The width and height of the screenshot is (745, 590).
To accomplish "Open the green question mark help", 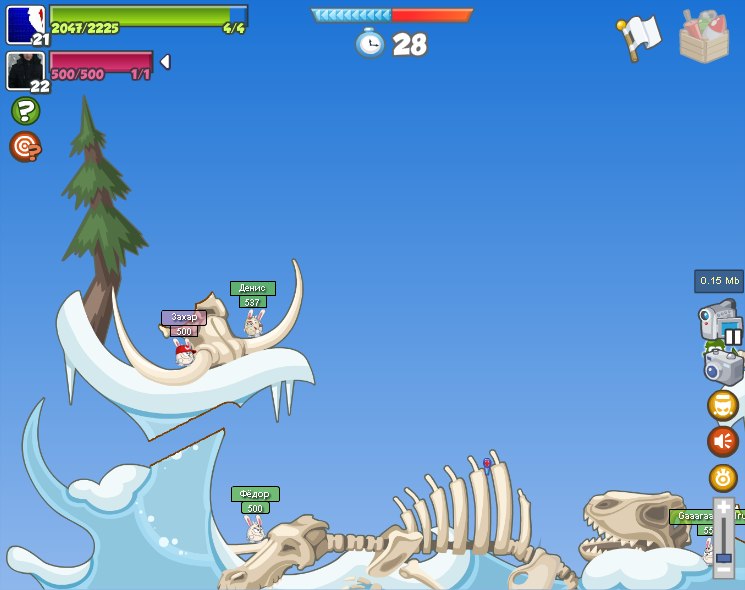I will 25,110.
